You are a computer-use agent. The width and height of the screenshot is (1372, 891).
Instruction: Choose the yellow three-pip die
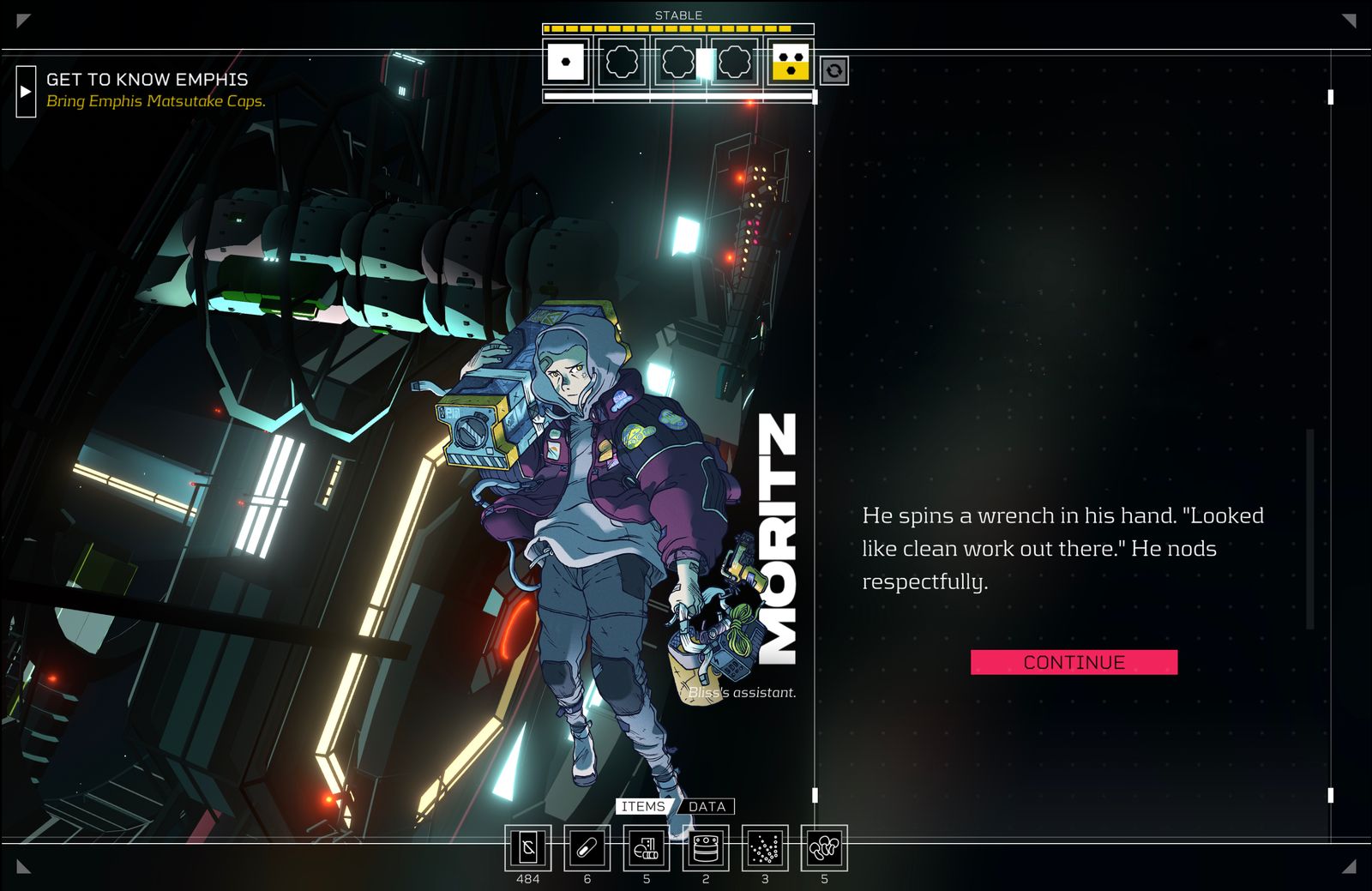click(x=791, y=62)
